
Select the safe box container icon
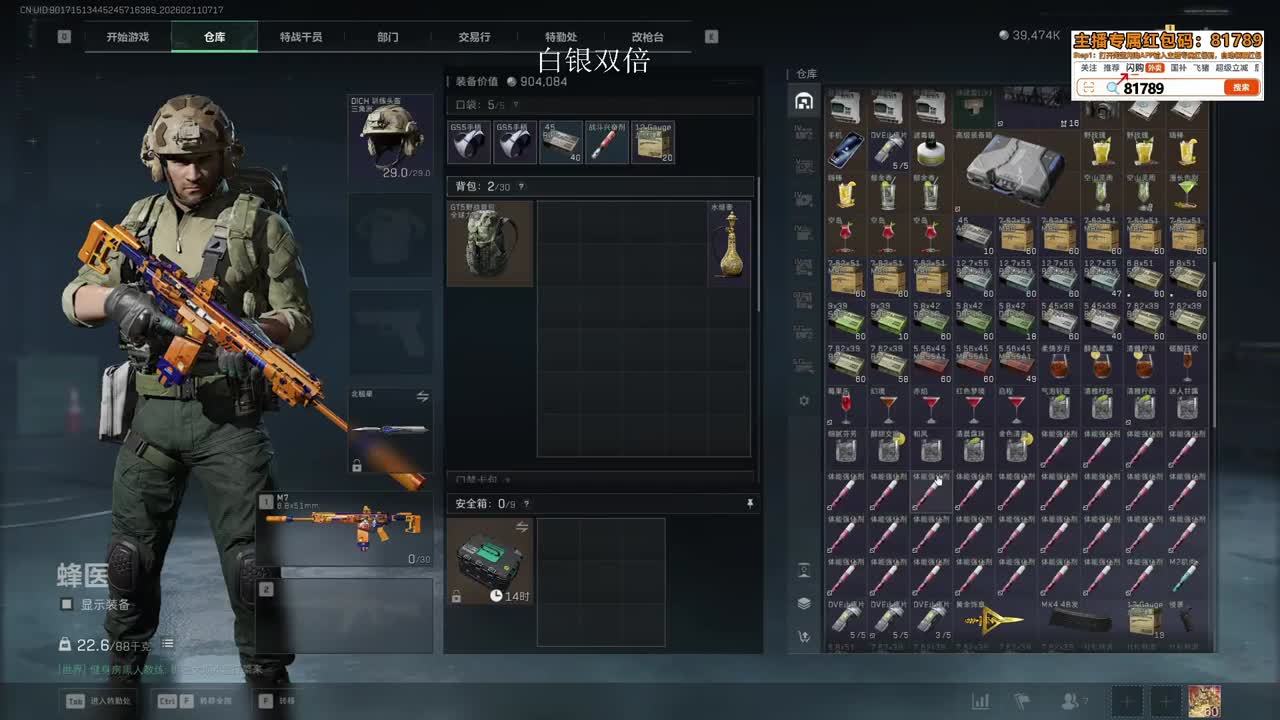(490, 562)
